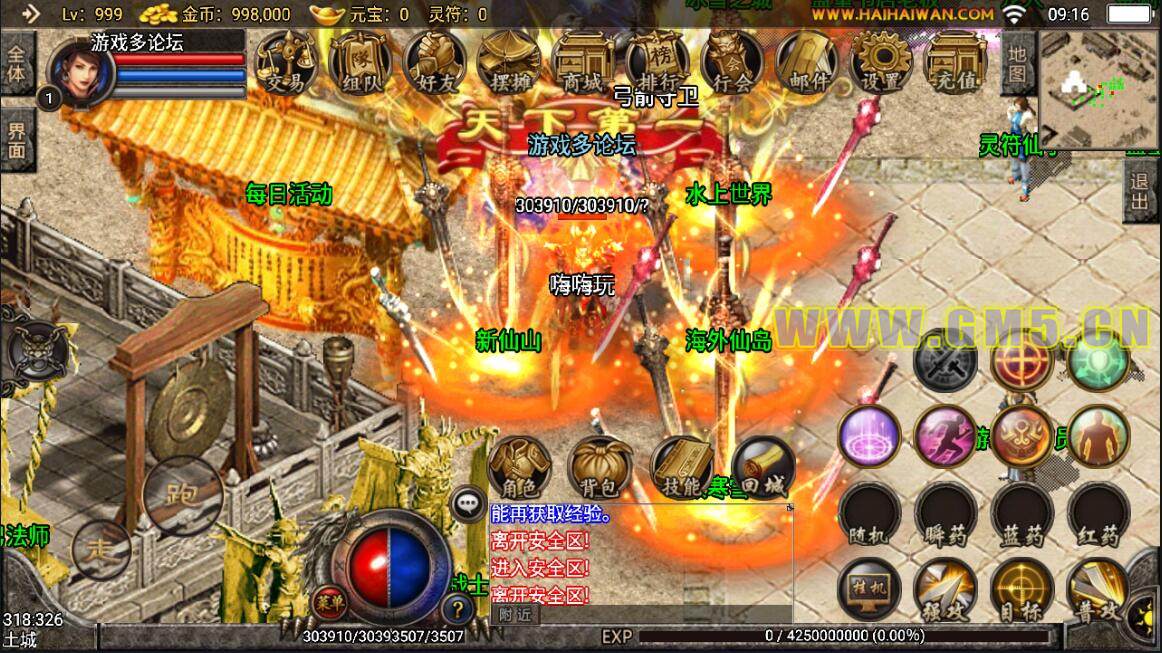Click the minimap in the corner
This screenshot has height=653, width=1162.
(1099, 88)
